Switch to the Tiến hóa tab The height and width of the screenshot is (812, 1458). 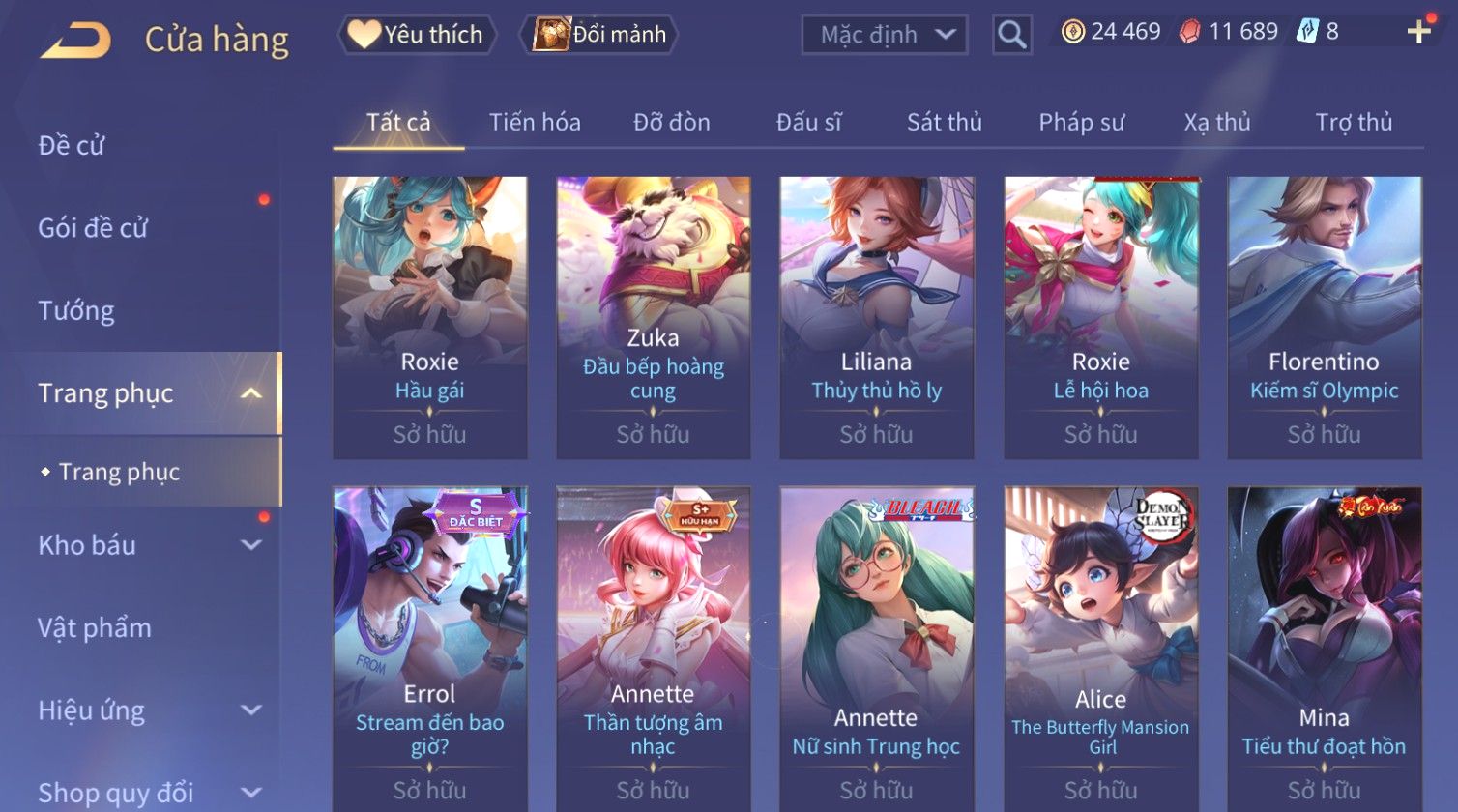[x=535, y=123]
